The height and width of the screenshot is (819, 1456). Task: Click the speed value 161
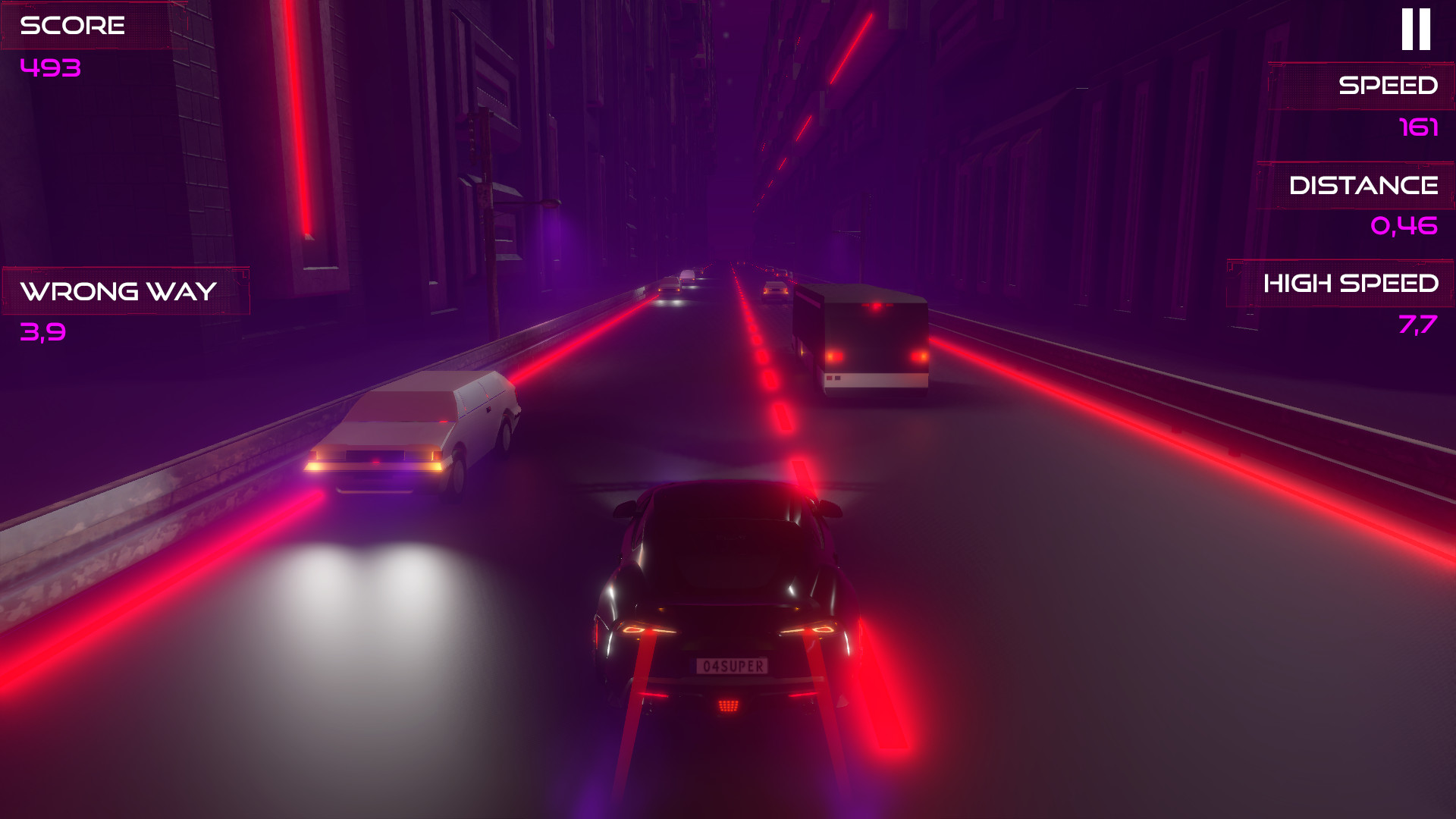pyautogui.click(x=1420, y=127)
